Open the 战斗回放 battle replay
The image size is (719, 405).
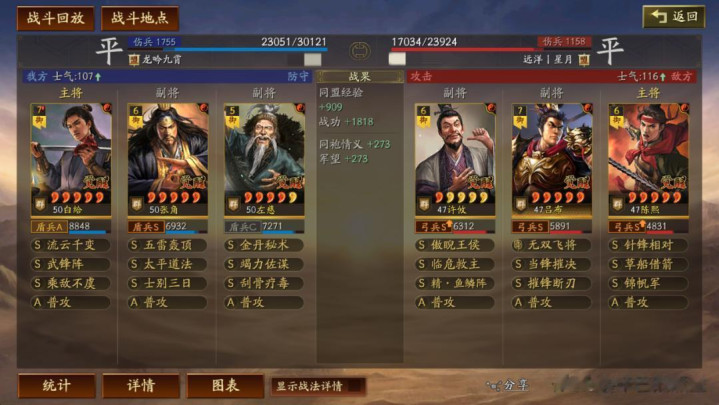pyautogui.click(x=56, y=18)
